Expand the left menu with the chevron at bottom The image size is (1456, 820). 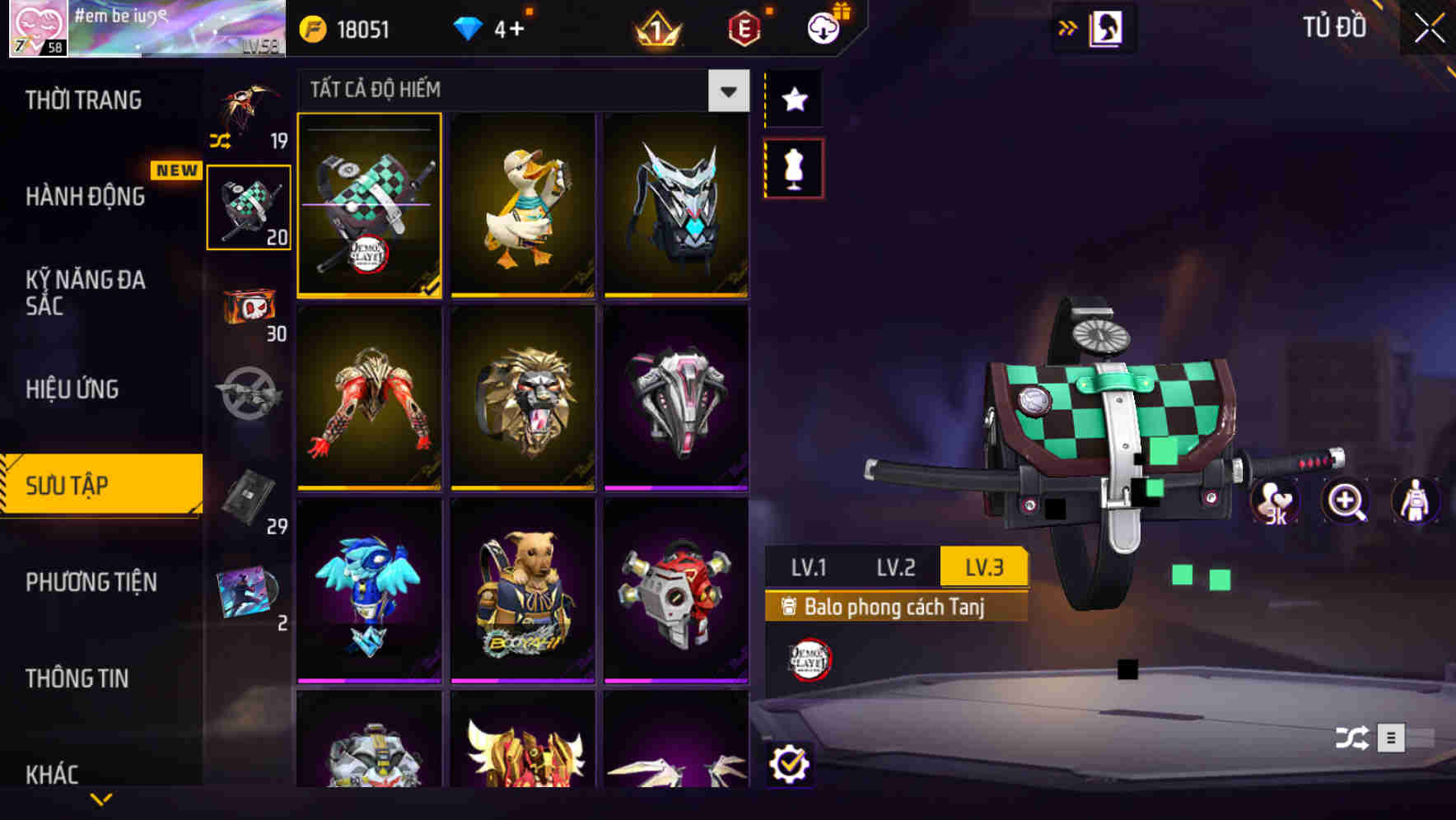pyautogui.click(x=100, y=798)
